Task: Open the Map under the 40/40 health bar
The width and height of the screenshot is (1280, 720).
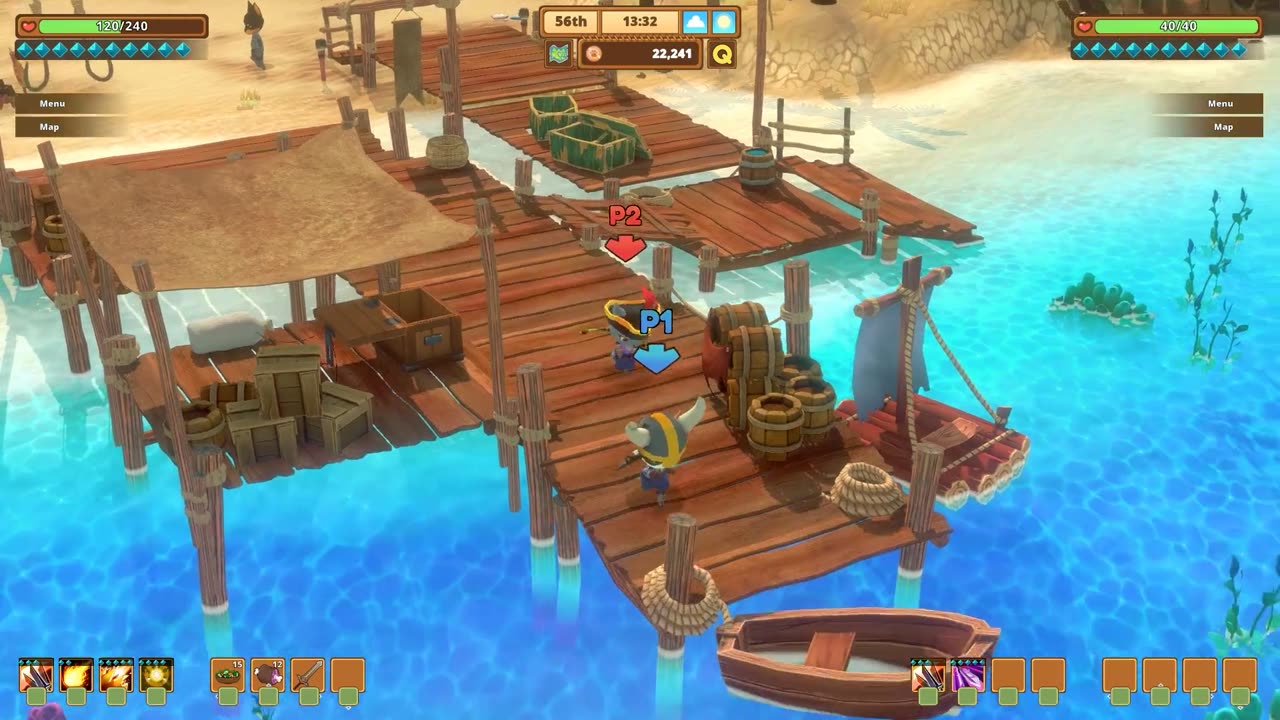Action: (1223, 127)
